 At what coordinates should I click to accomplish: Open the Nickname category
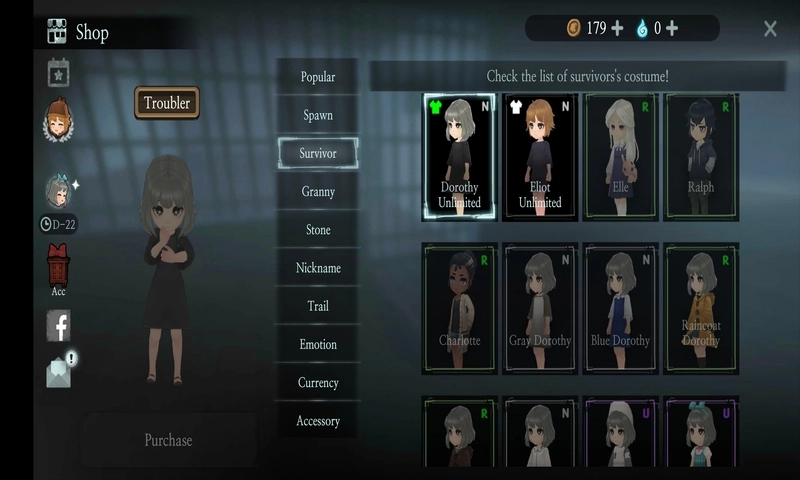point(318,268)
